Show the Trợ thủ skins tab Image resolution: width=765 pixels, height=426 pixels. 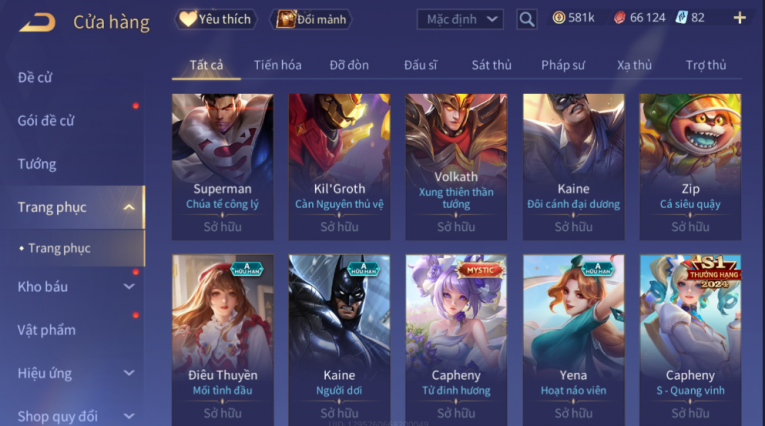click(x=706, y=65)
